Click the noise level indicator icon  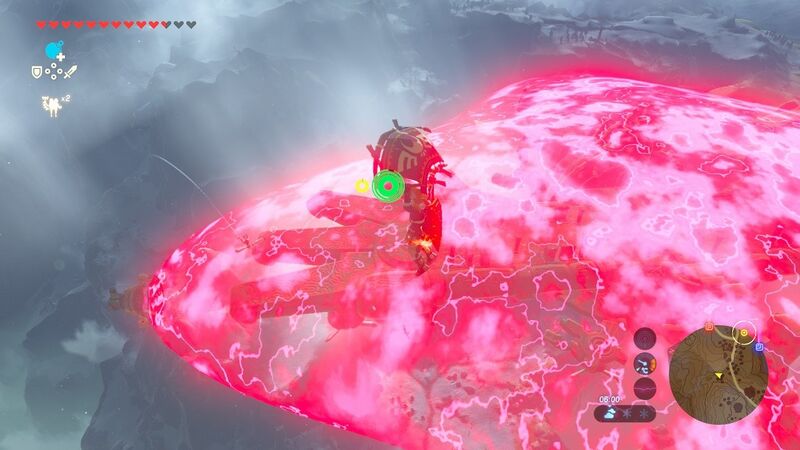click(645, 387)
